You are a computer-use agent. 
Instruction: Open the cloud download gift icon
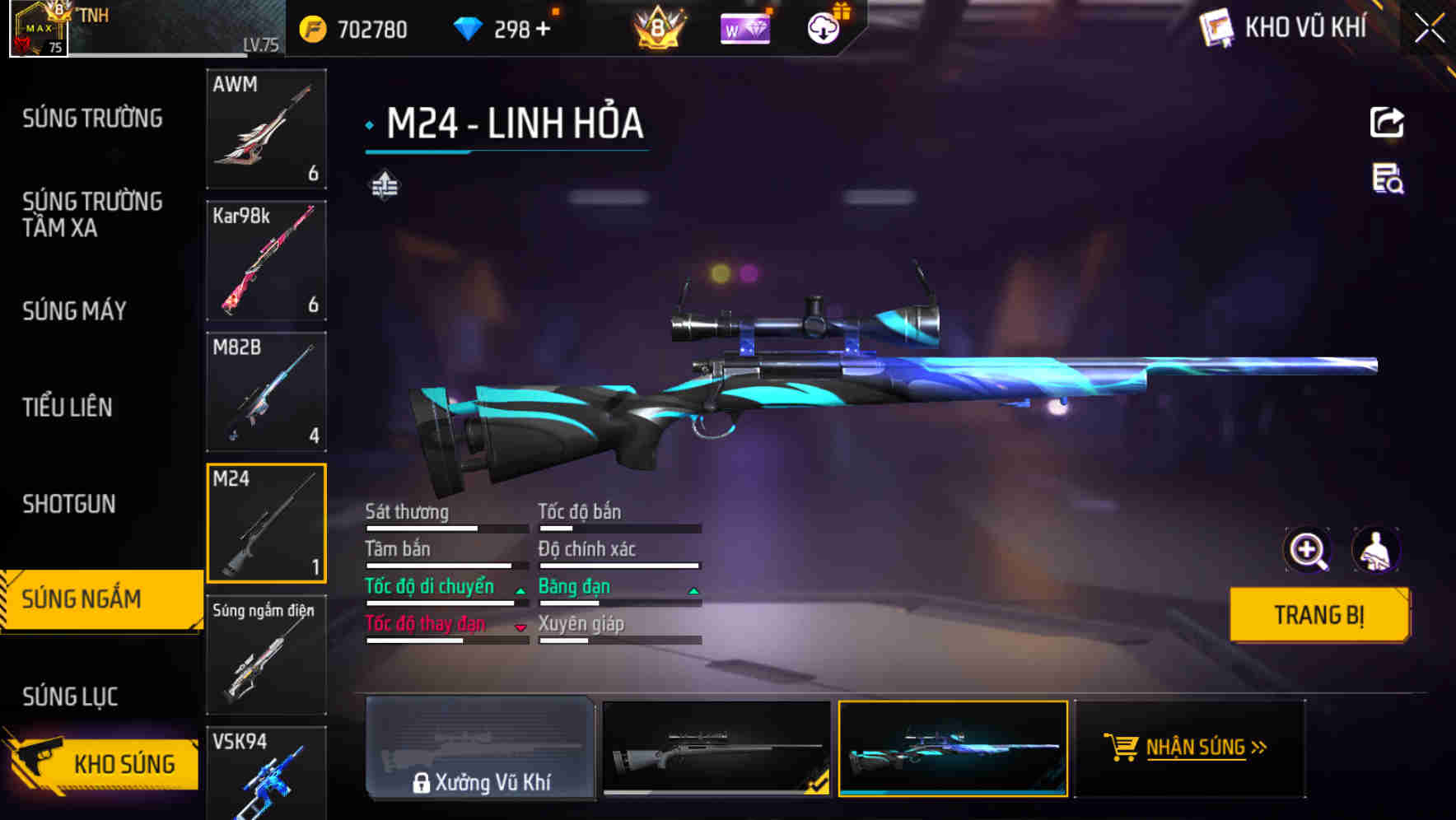822,28
